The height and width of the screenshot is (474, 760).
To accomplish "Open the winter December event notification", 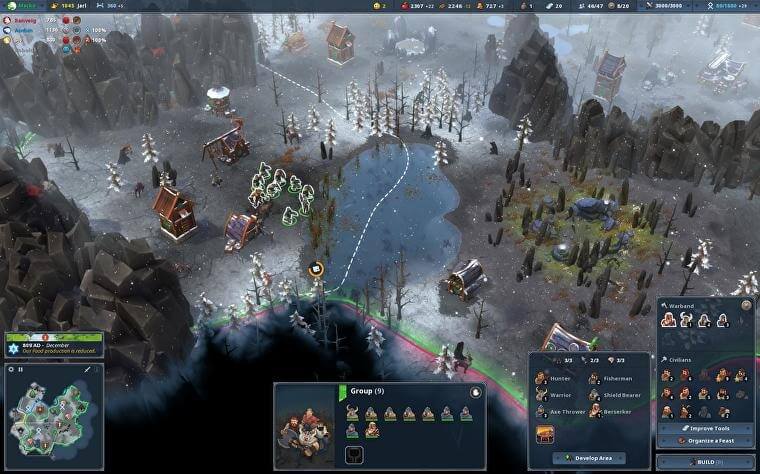I will pos(50,344).
